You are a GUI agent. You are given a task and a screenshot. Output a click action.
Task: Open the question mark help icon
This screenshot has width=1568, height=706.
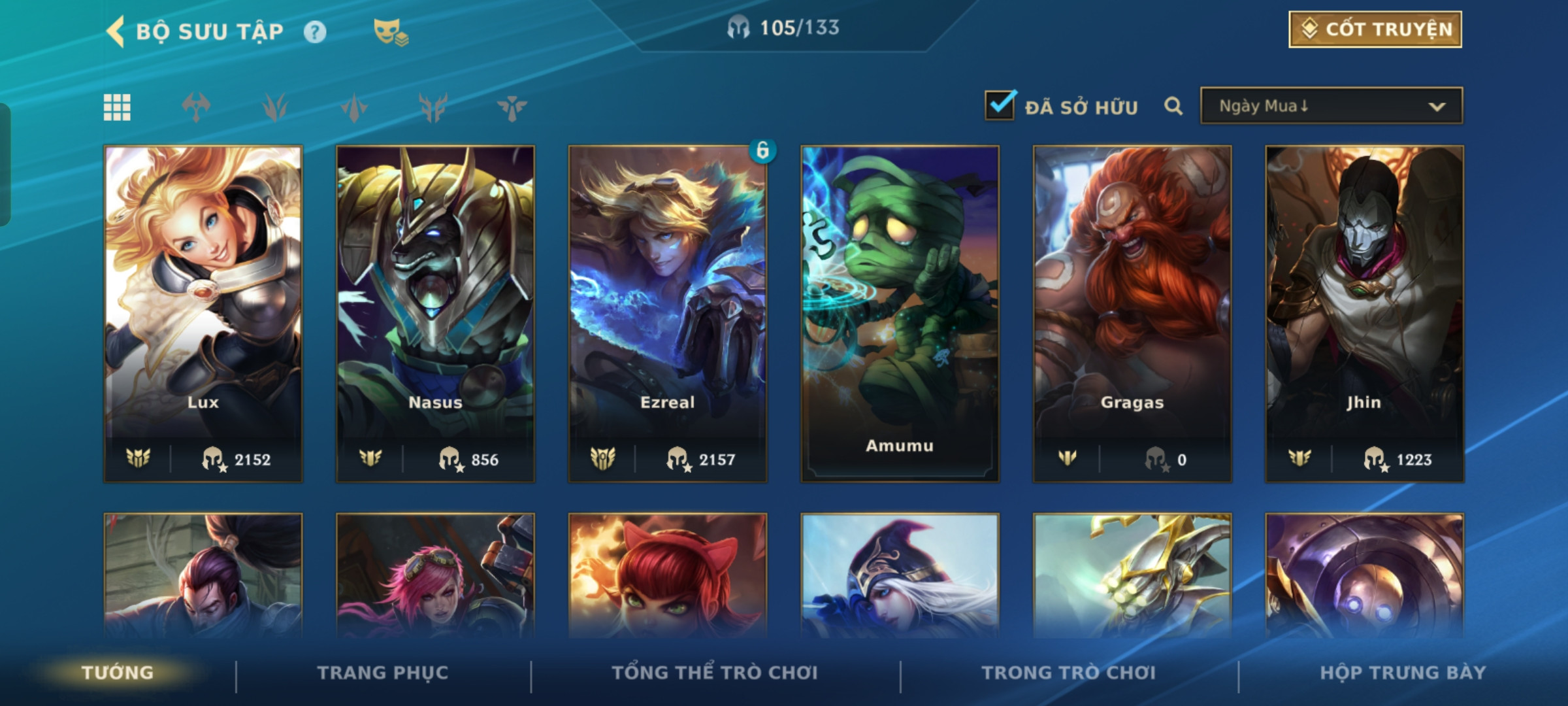[x=315, y=32]
